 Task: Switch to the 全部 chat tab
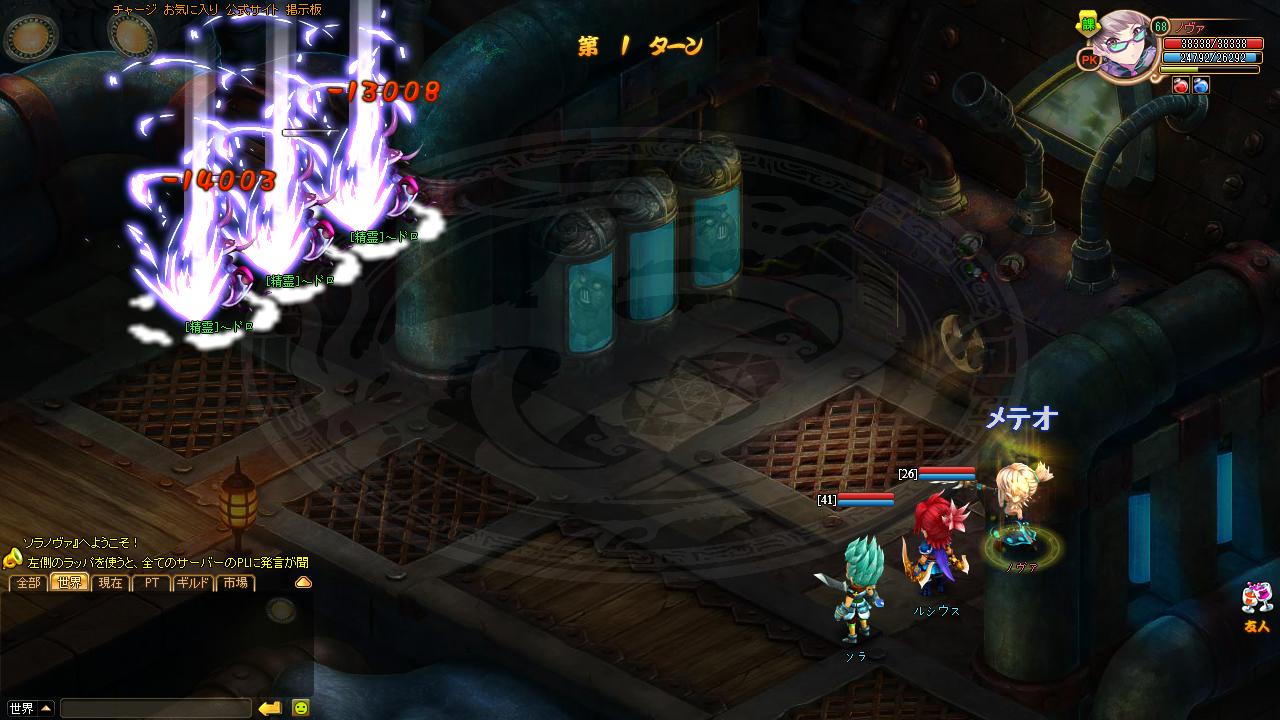(x=28, y=582)
